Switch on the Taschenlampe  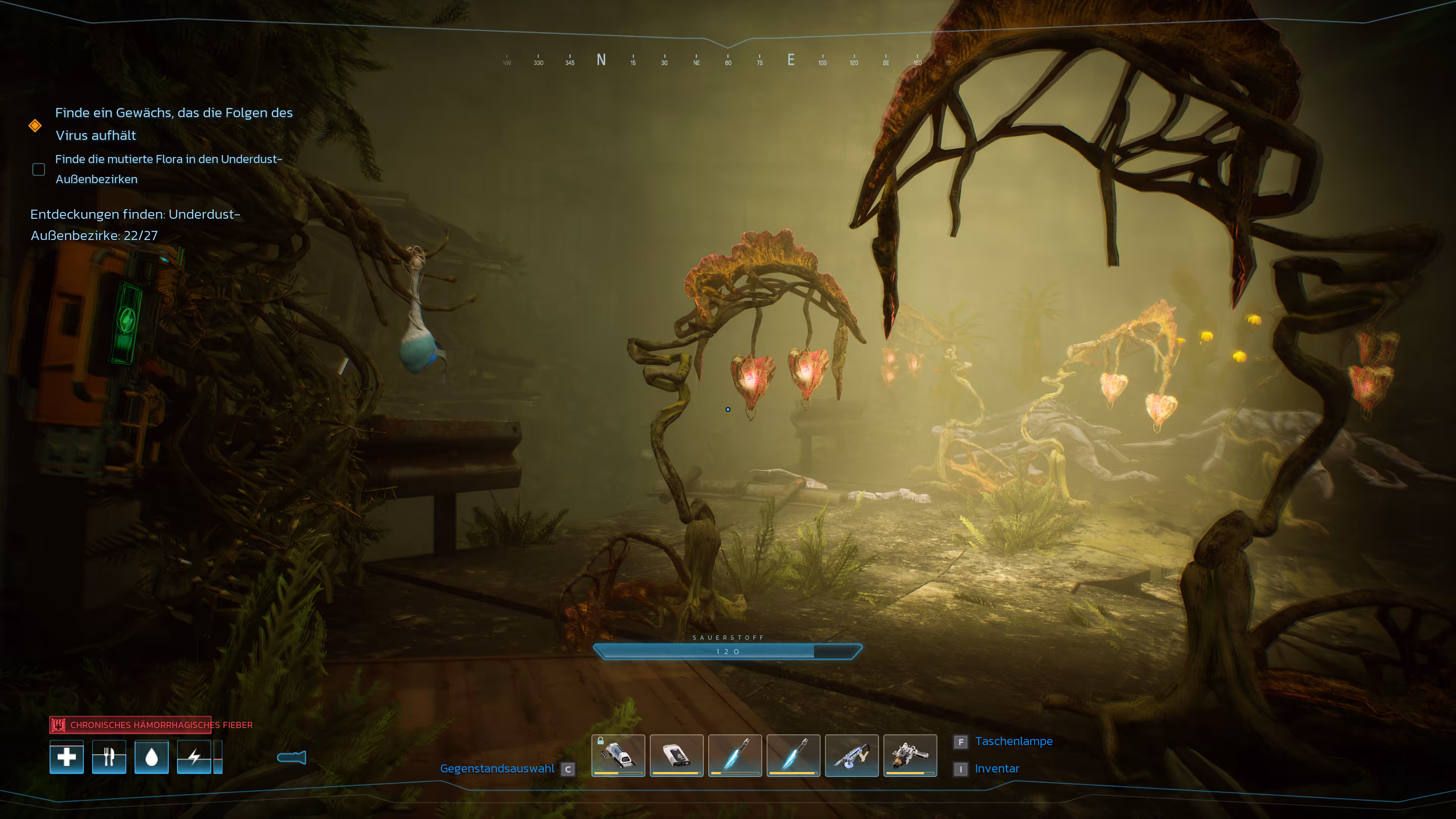click(x=1014, y=741)
